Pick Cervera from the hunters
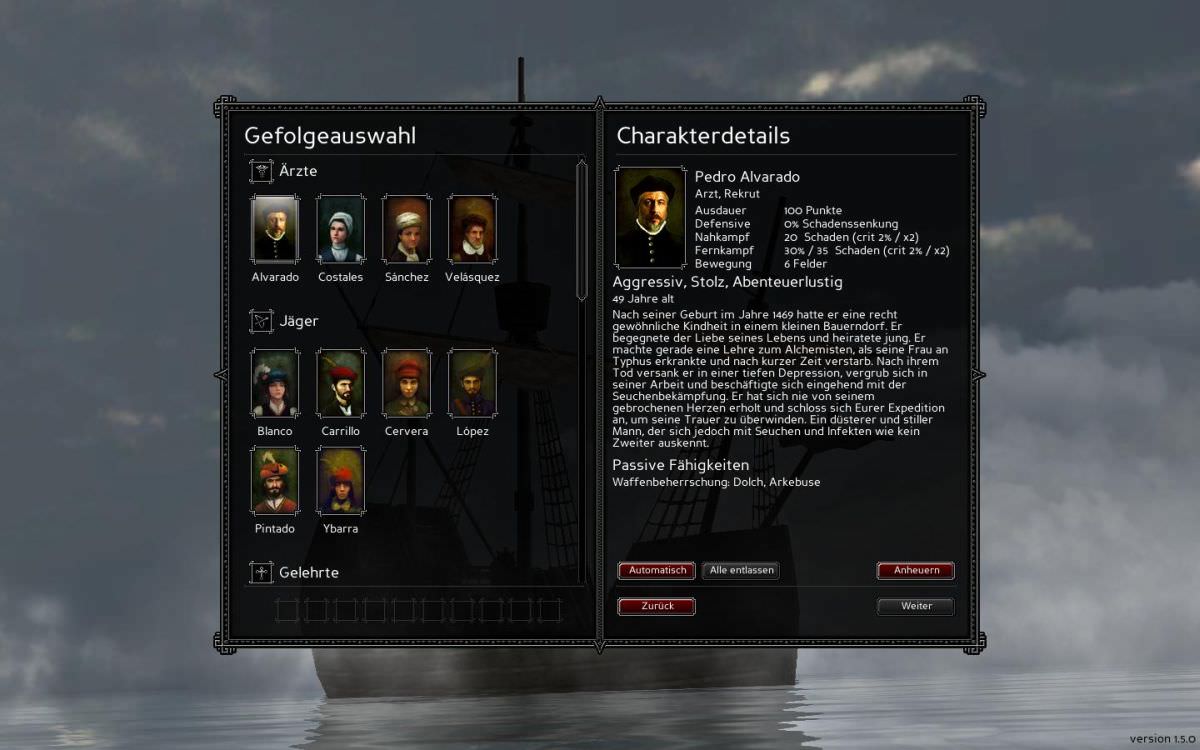 coord(407,383)
